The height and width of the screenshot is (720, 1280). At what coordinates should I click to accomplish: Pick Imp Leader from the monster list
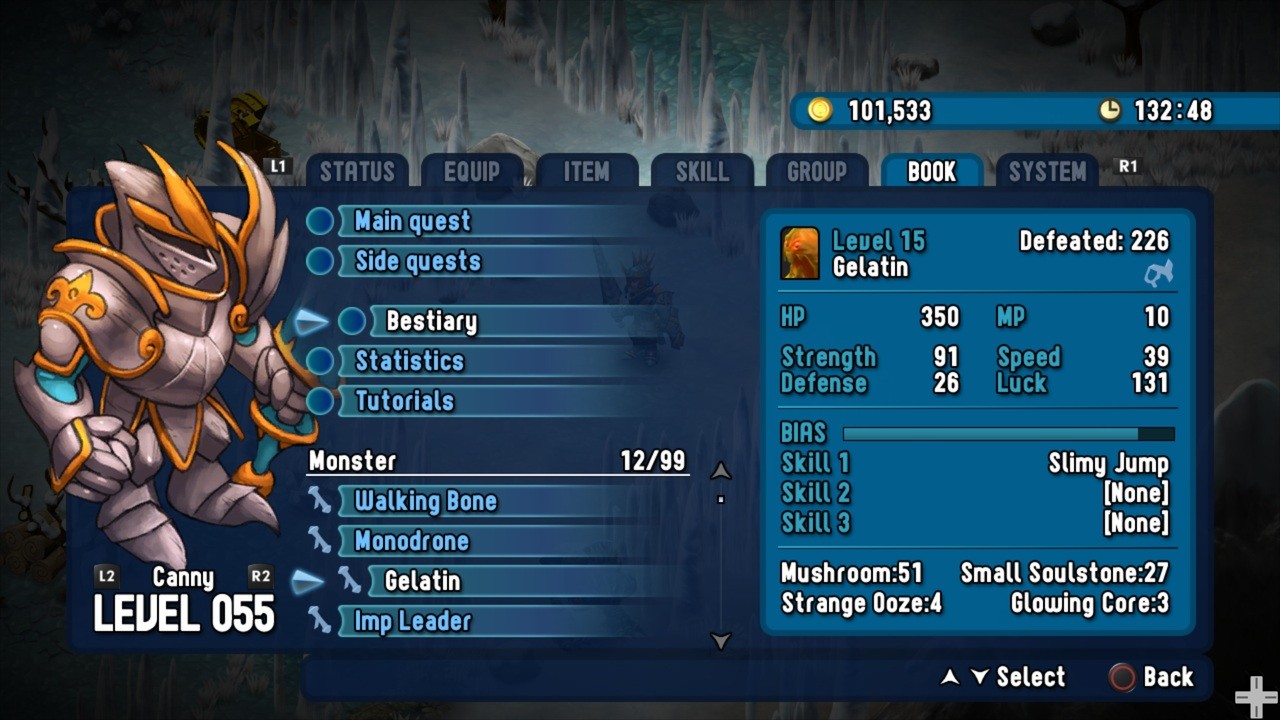click(412, 621)
